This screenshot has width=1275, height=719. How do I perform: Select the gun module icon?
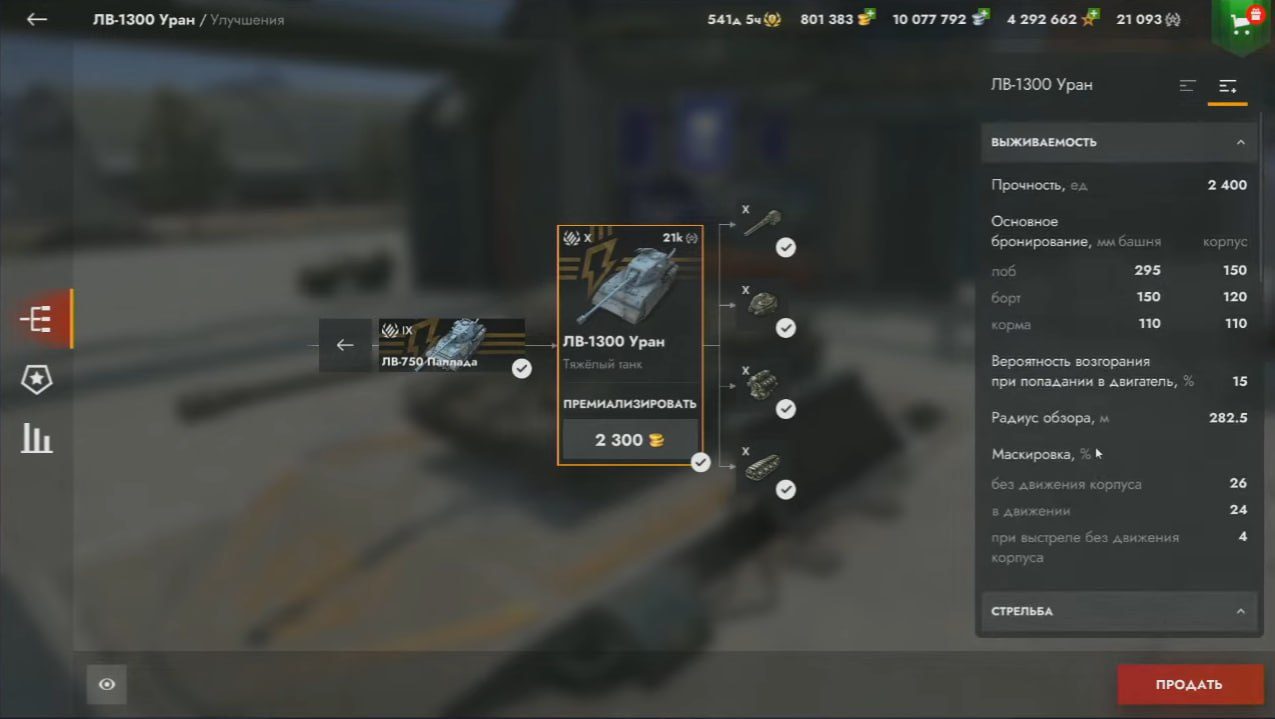click(x=762, y=222)
